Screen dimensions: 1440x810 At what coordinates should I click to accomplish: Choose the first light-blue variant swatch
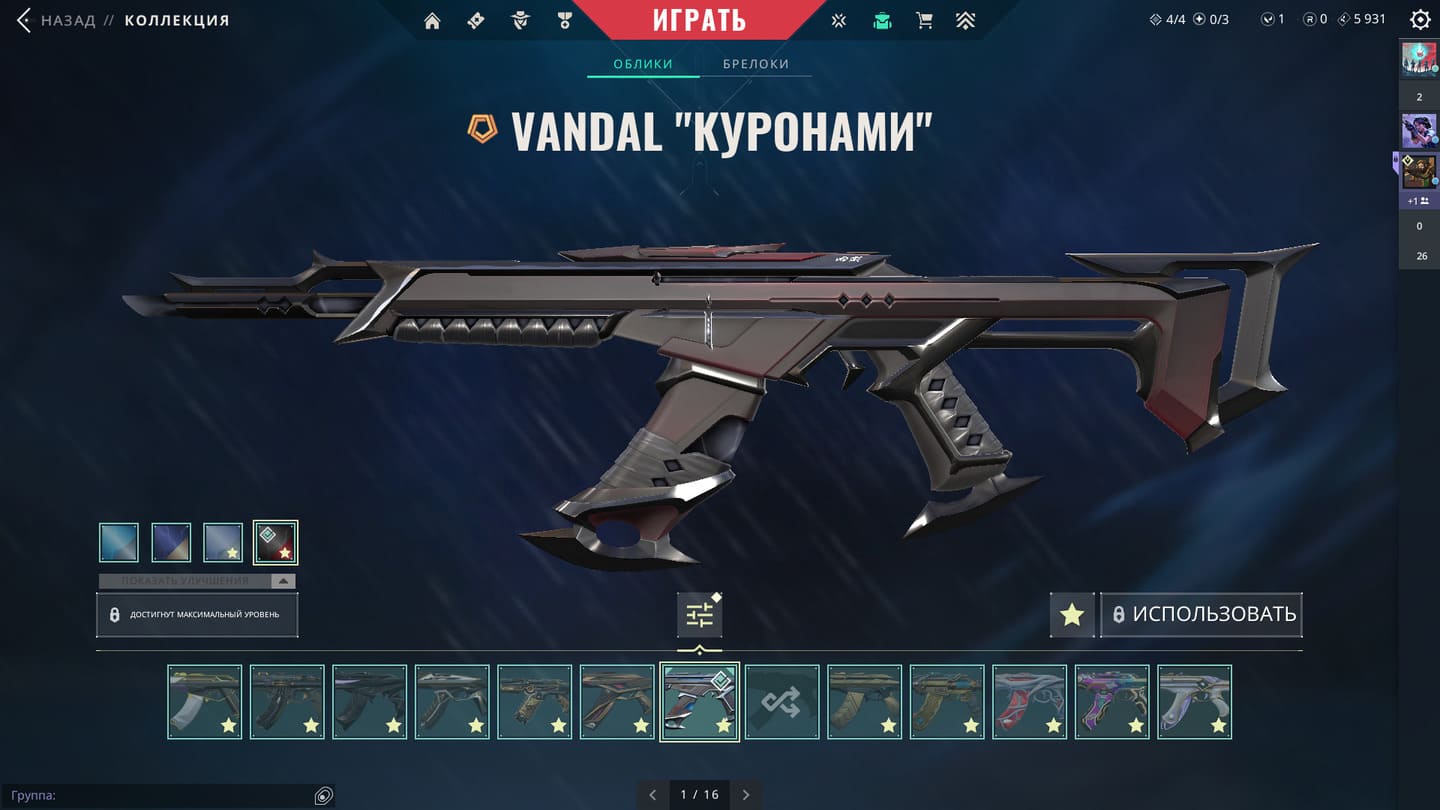coord(119,542)
